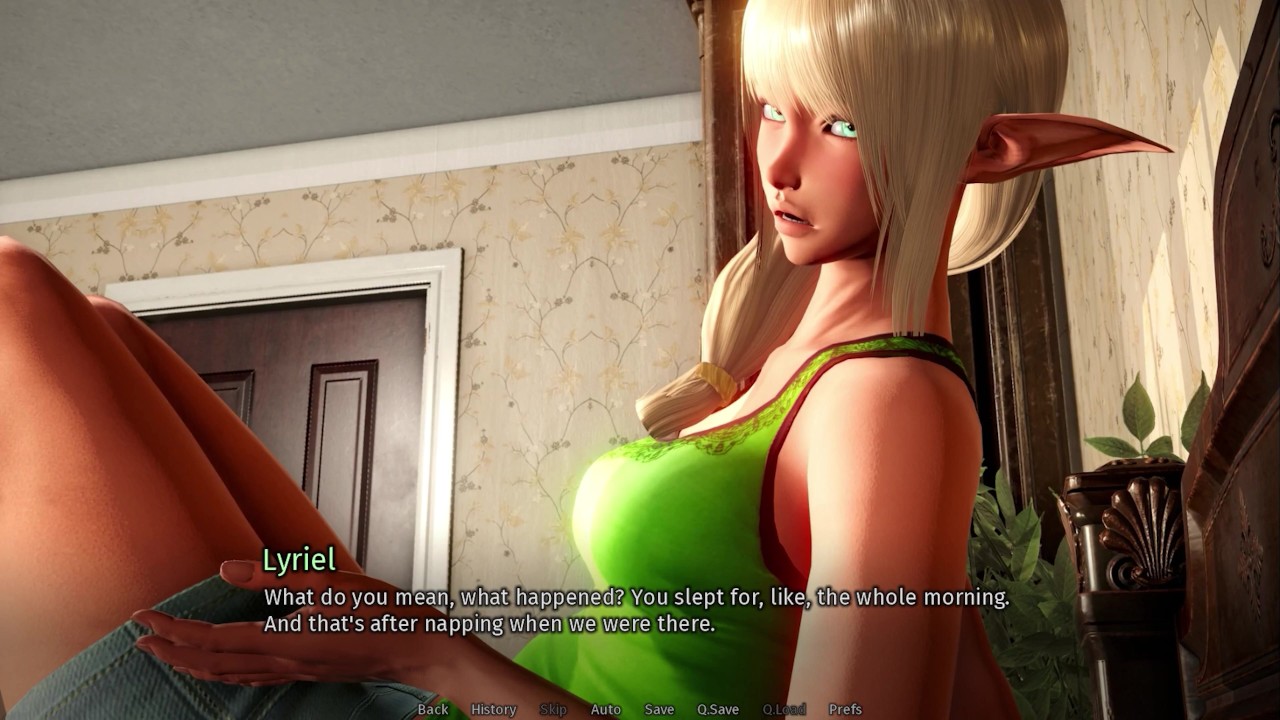Open the Prefs settings menu
Image resolution: width=1280 pixels, height=720 pixels.
845,709
